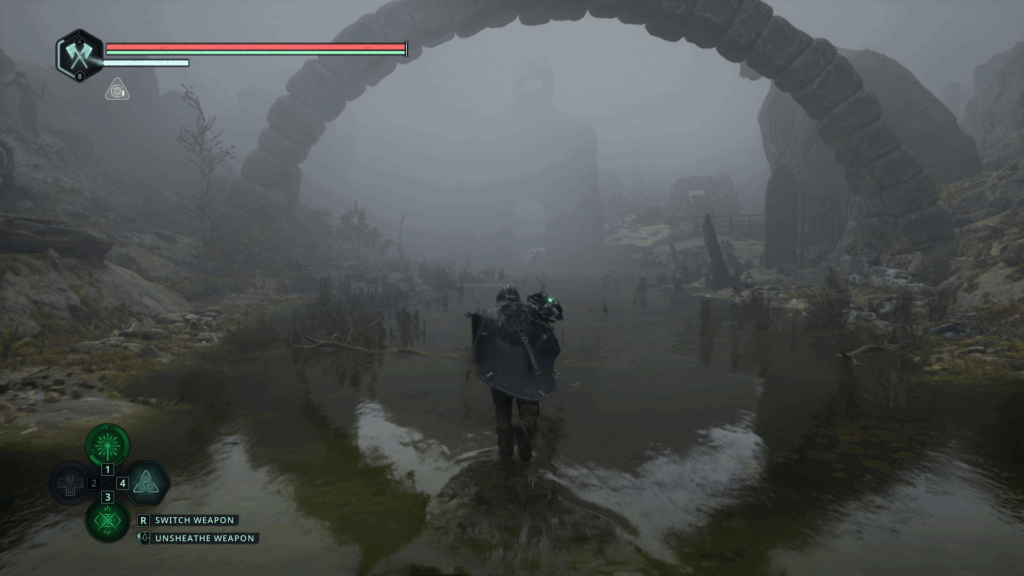Use the green crossed-lines ability in slot 3
1024x576 pixels.
pos(108,520)
